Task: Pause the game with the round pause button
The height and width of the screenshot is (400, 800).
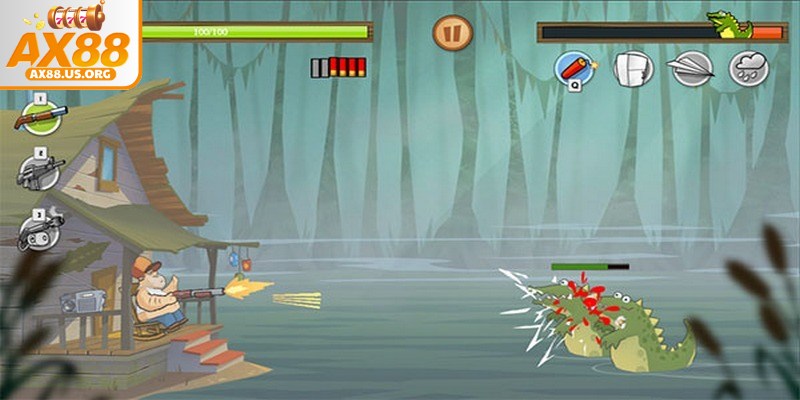Action: 451,33
